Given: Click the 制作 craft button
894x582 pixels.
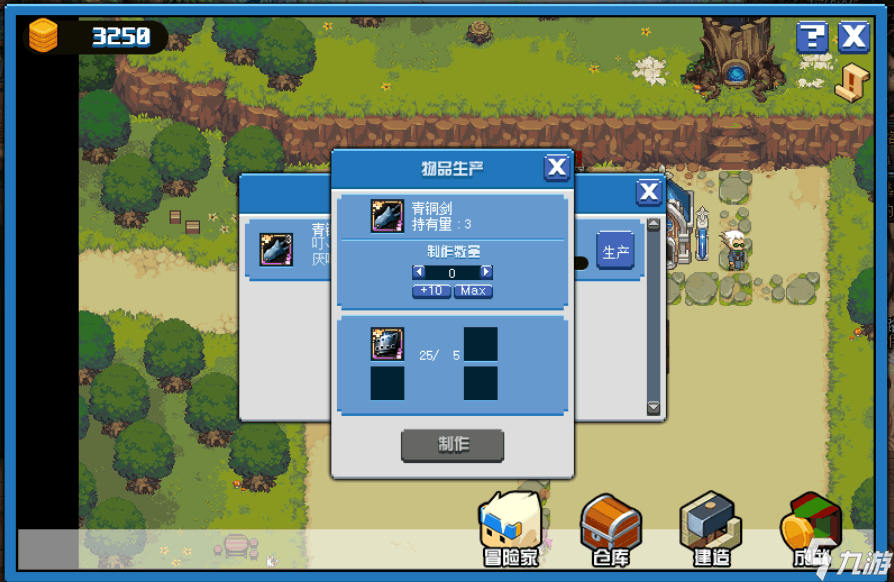Looking at the screenshot, I should pyautogui.click(x=452, y=445).
